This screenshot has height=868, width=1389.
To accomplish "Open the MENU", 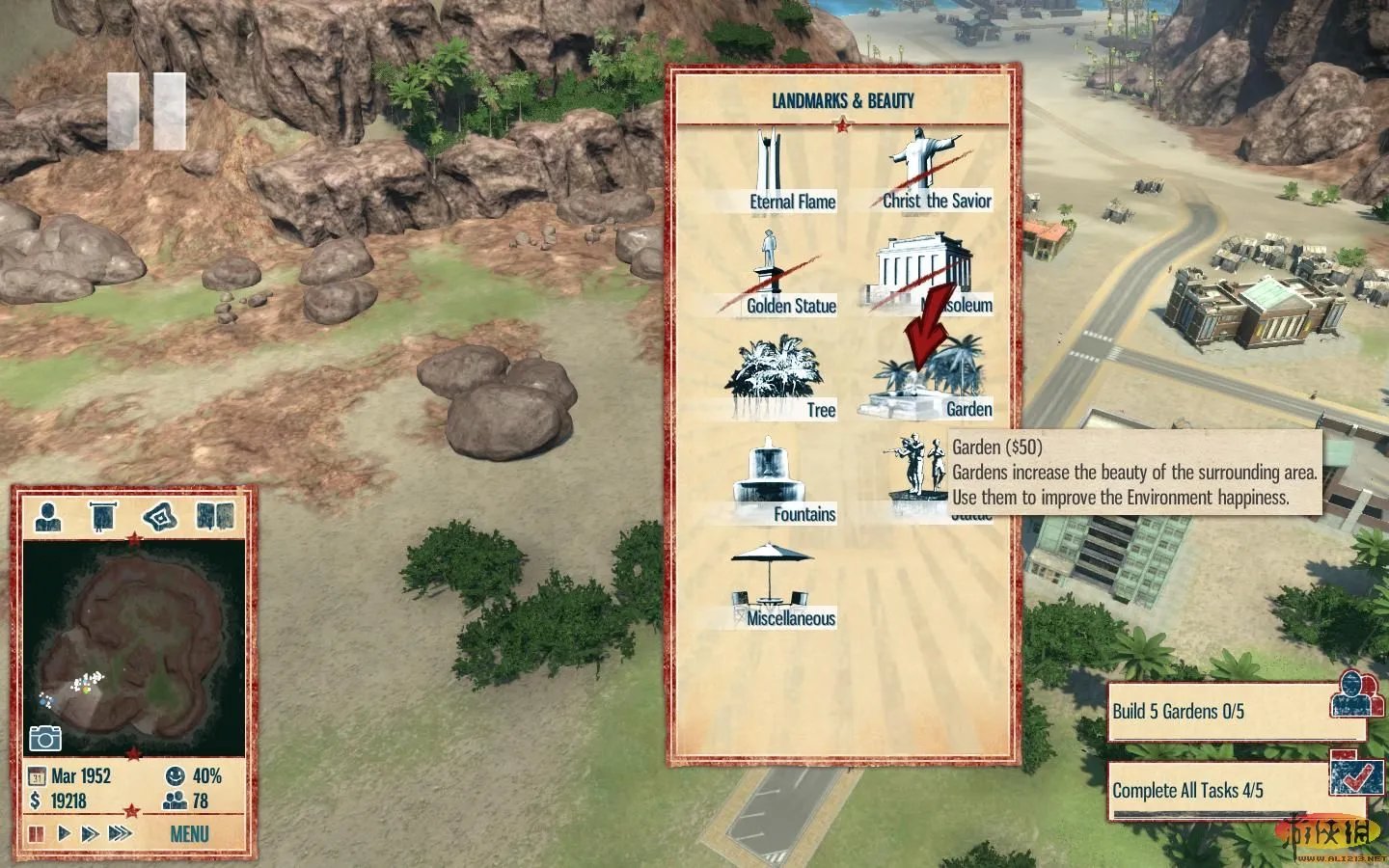I will point(189,834).
